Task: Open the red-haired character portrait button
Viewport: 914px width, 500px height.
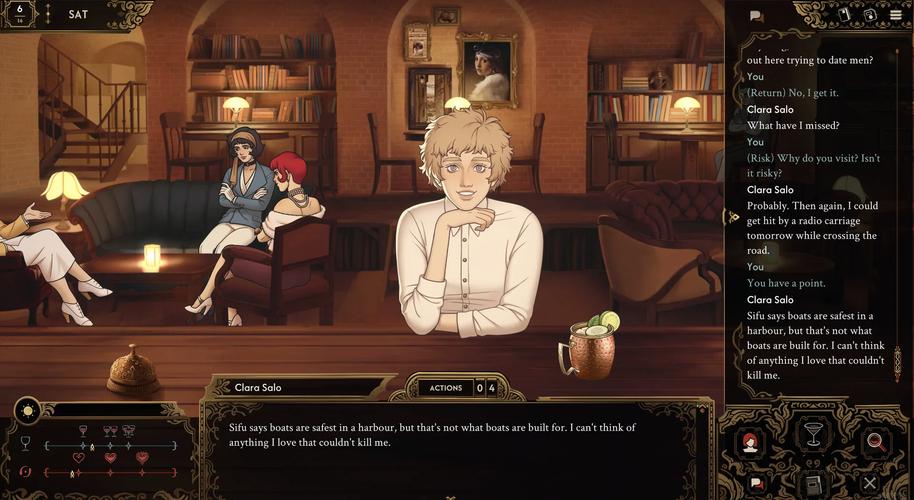Action: coord(751,442)
